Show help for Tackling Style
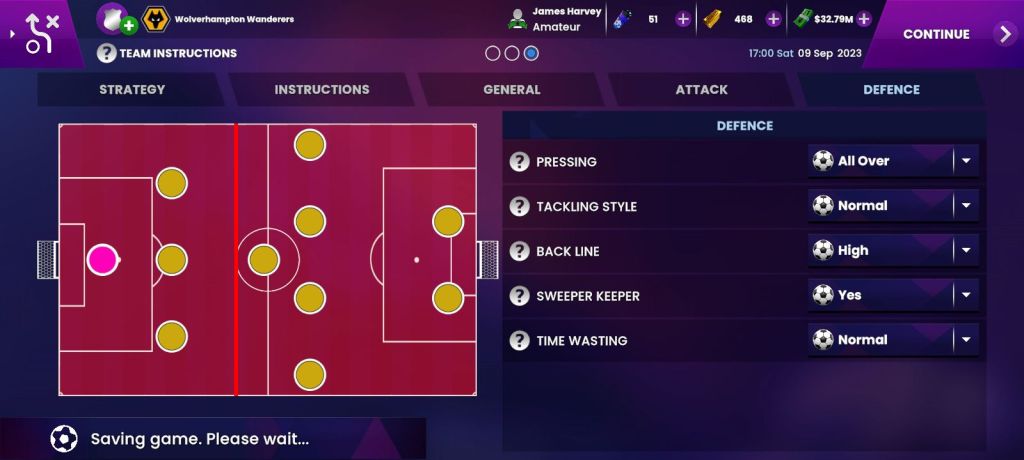 [x=519, y=207]
